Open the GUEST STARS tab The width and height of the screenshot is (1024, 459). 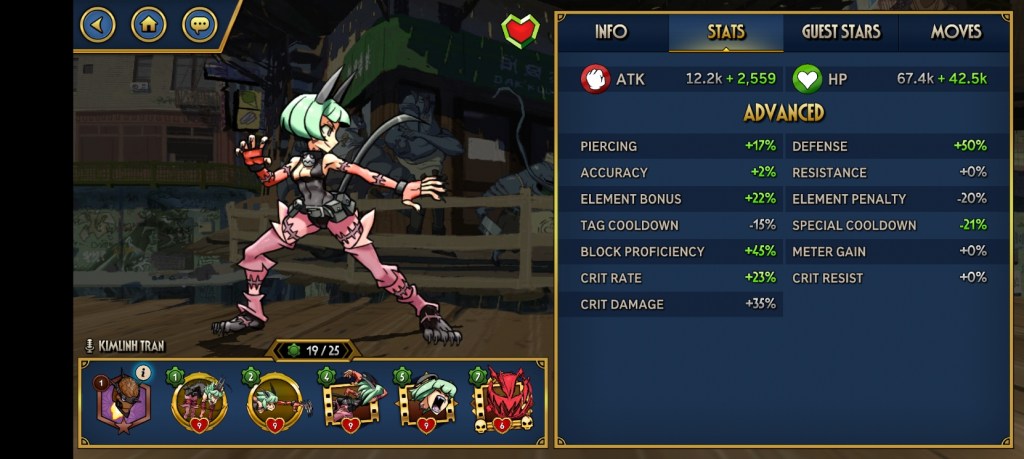tap(841, 32)
